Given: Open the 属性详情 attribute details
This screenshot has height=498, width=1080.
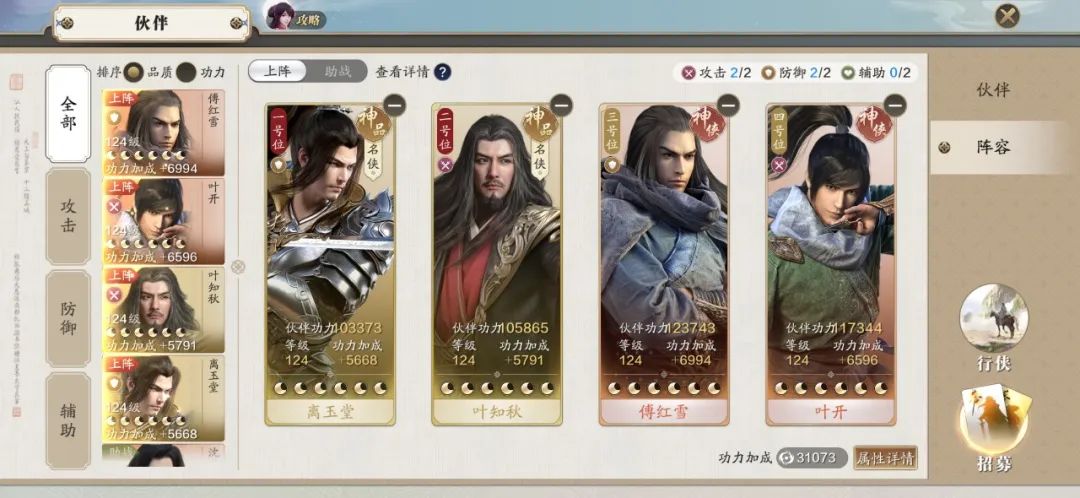Looking at the screenshot, I should click(x=885, y=458).
